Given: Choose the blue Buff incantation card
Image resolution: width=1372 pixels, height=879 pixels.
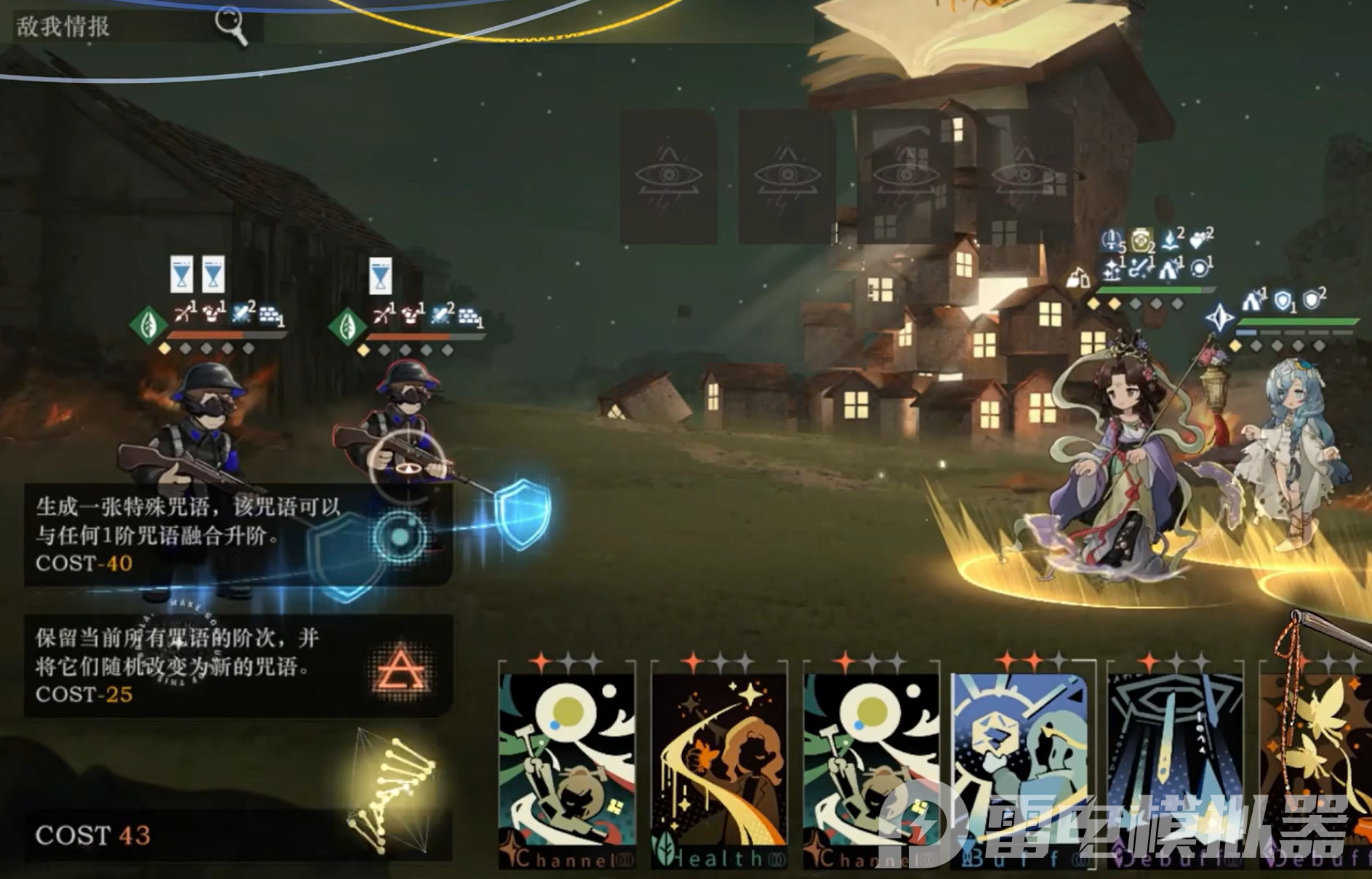Looking at the screenshot, I should (1021, 767).
